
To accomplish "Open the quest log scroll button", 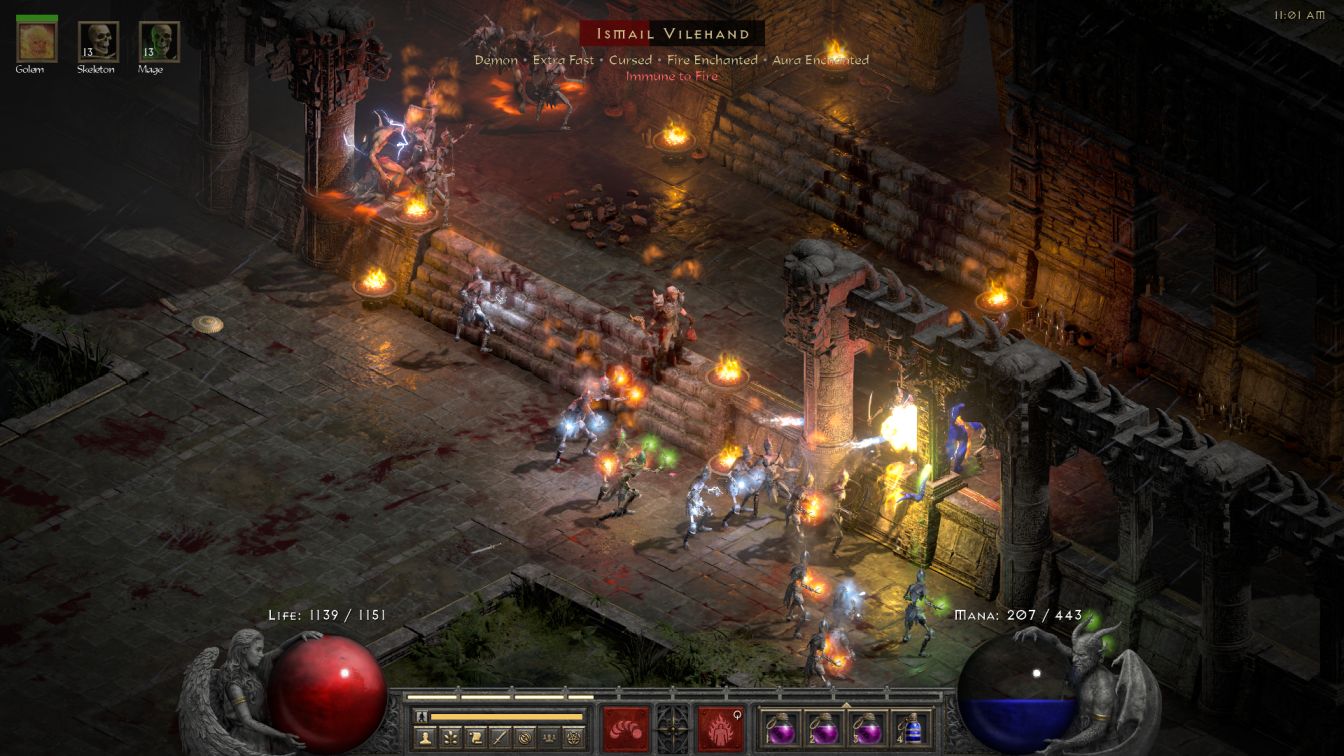I will point(475,738).
